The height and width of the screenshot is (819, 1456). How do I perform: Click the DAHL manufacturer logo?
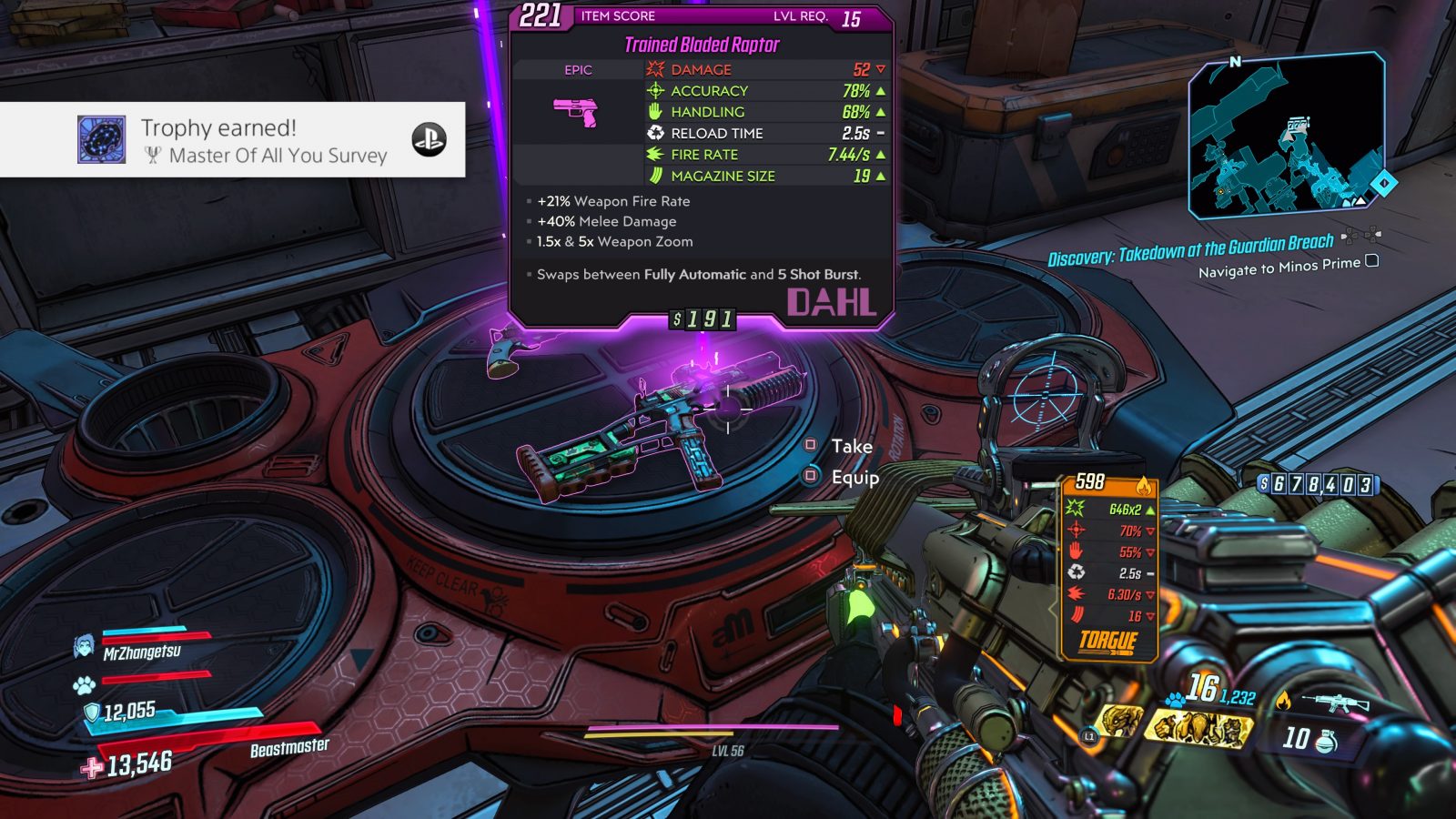[x=831, y=303]
